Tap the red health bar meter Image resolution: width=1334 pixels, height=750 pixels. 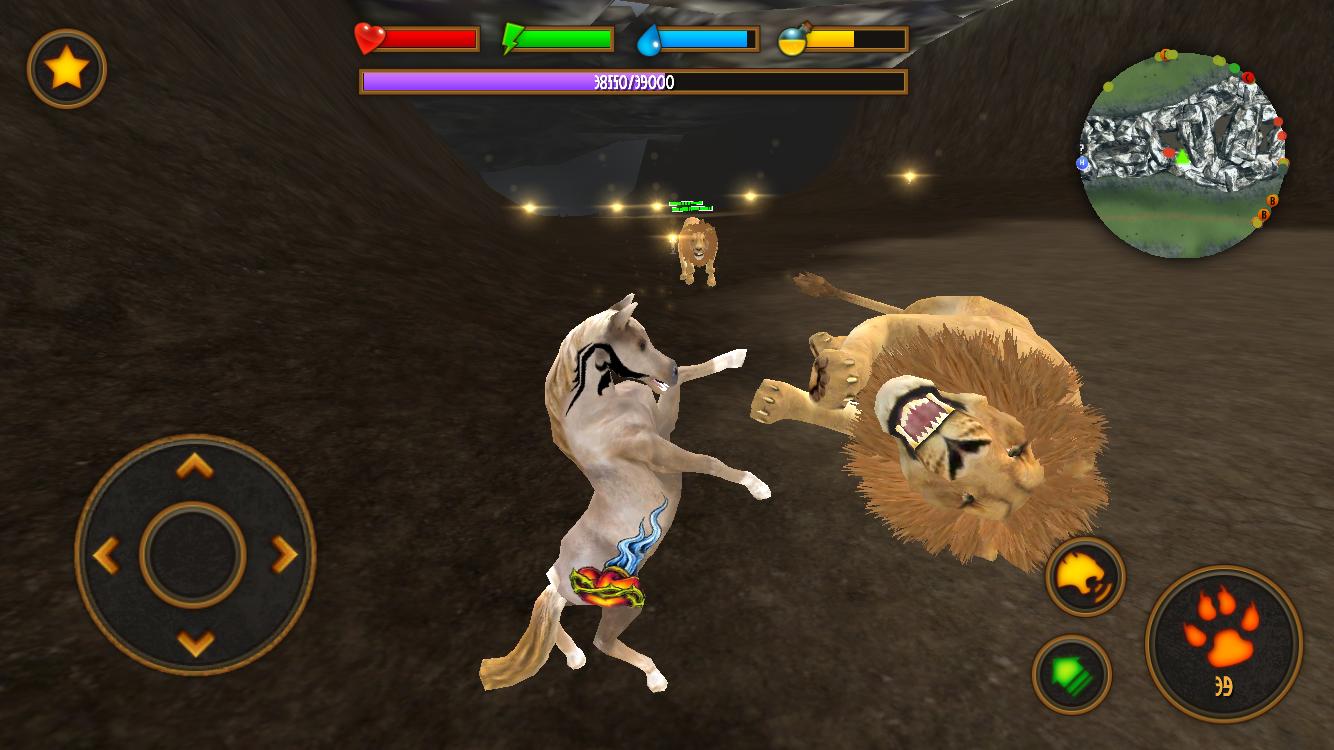coord(430,37)
